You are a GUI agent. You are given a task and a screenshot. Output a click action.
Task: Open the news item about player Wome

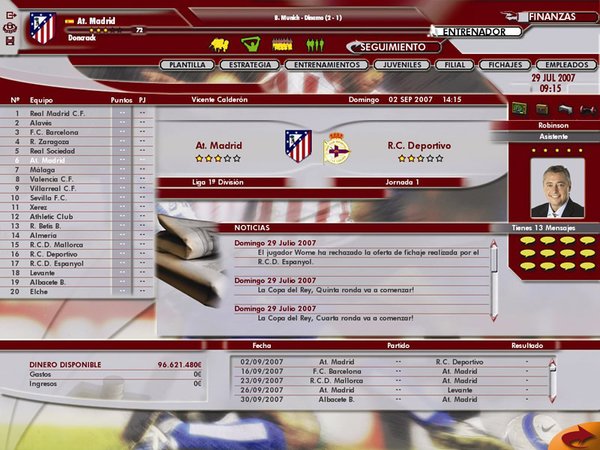pyautogui.click(x=360, y=256)
